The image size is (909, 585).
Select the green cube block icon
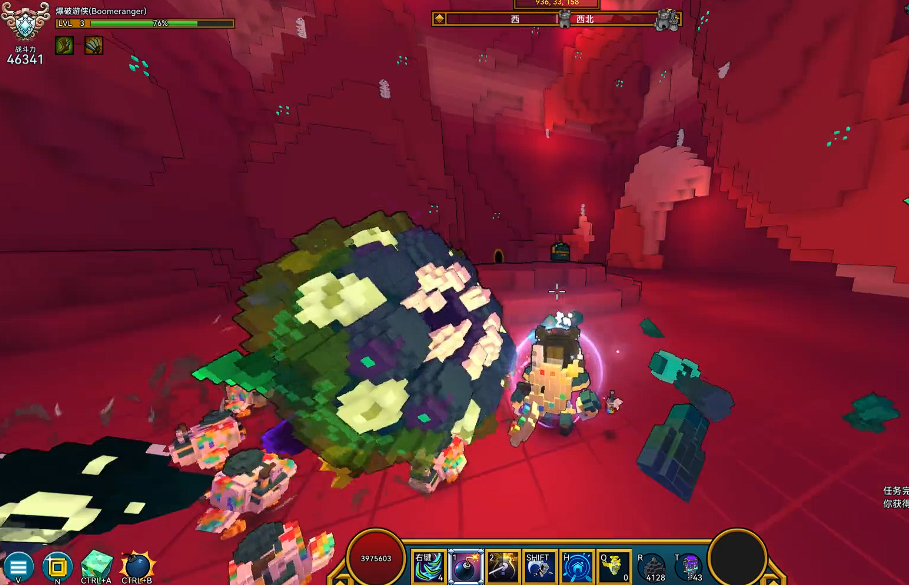click(96, 565)
